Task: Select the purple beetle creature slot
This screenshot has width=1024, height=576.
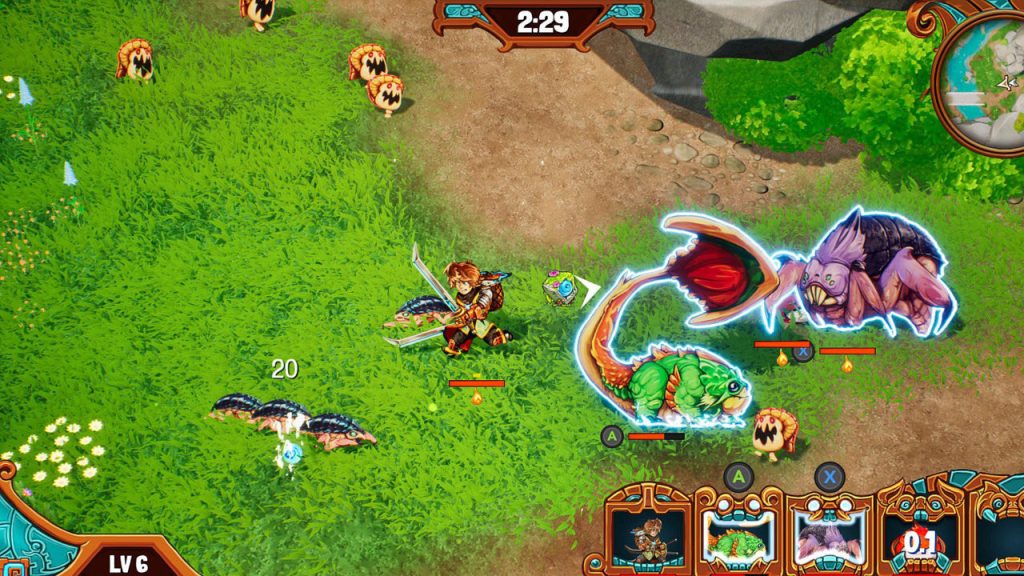Action: (829, 537)
